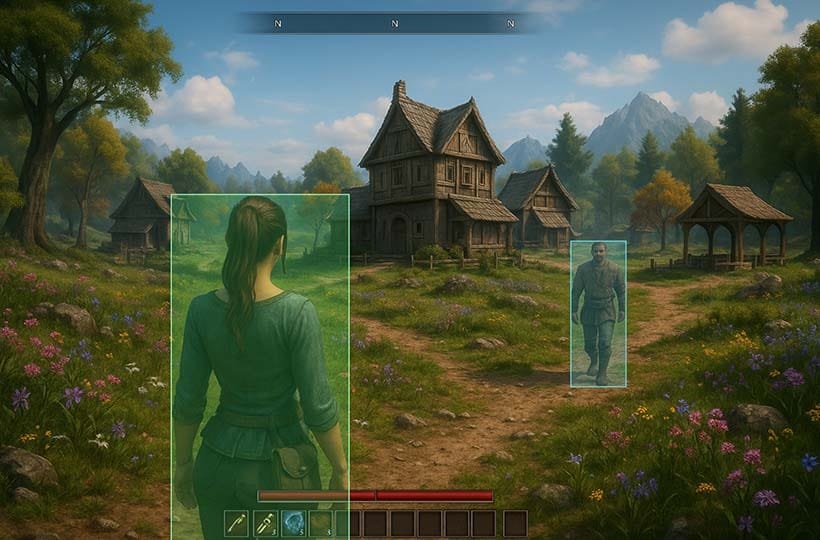The image size is (820, 540).
Task: Select the blue crystal hotbar item
Action: (x=292, y=523)
